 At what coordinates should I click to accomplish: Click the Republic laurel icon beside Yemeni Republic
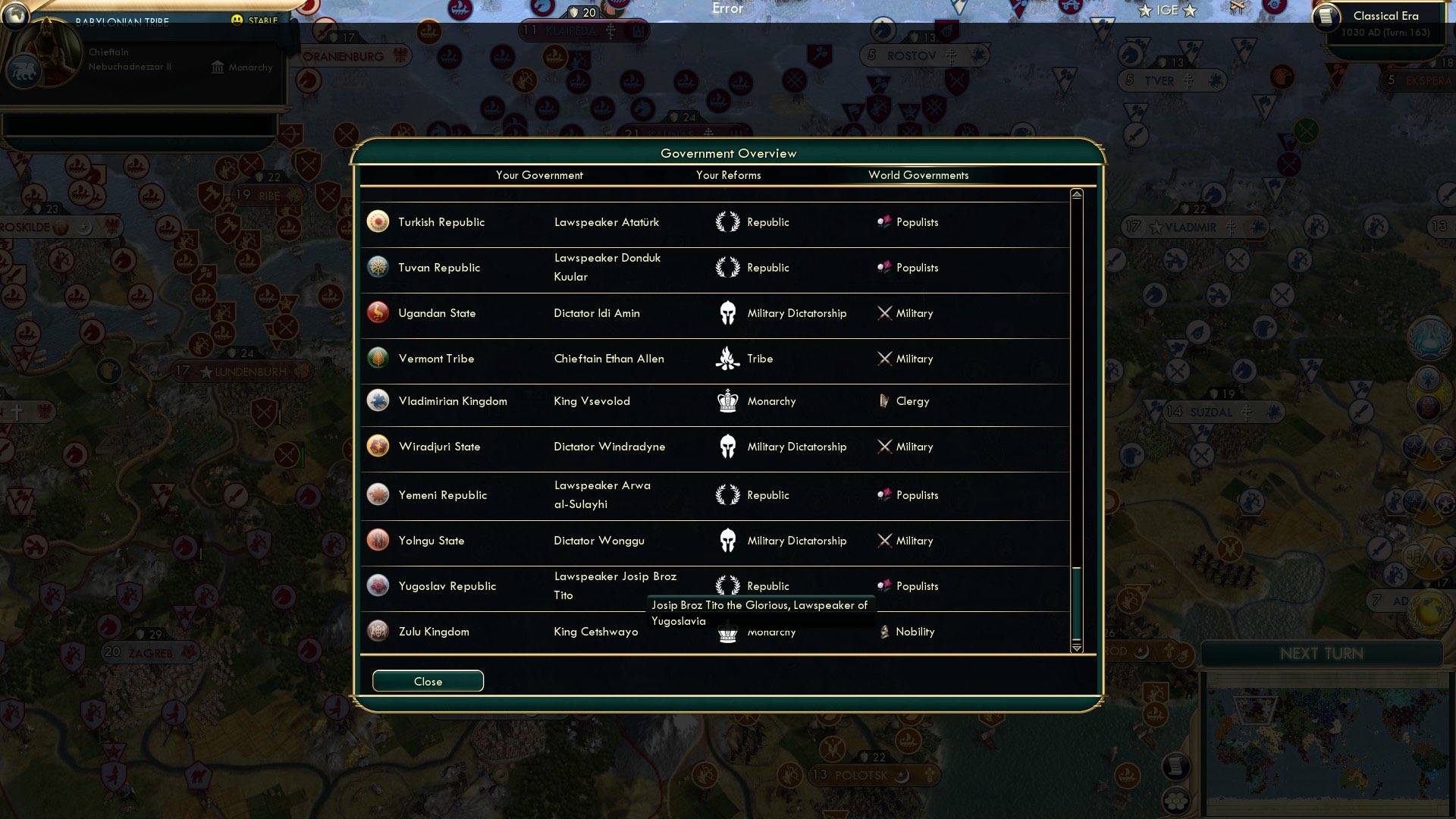727,494
